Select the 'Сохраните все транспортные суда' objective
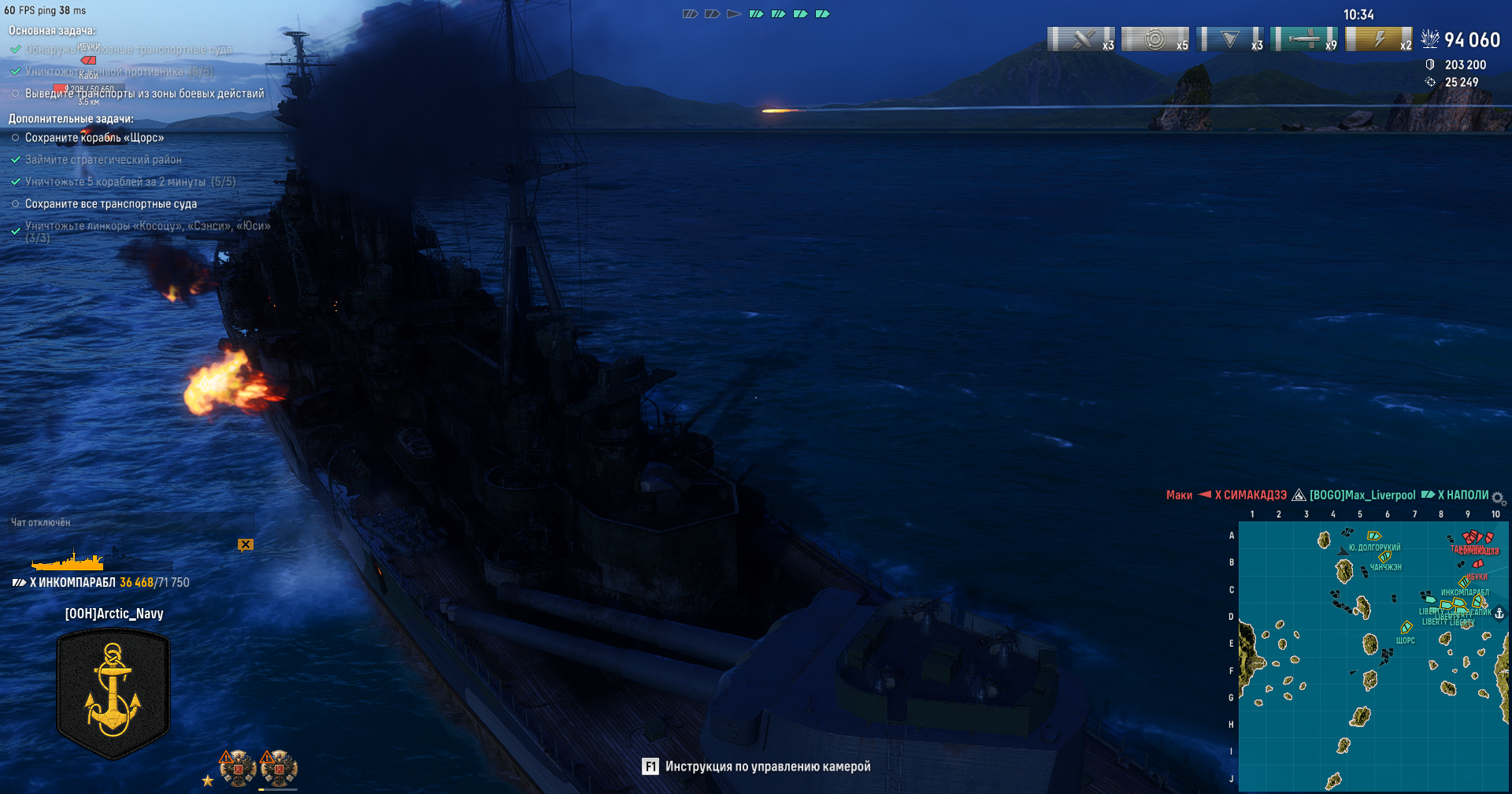 [x=111, y=204]
